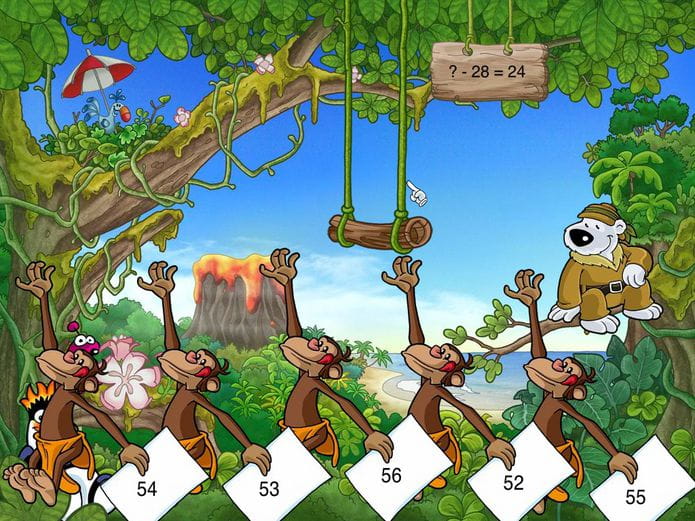Screen dimensions: 695x521
Task: Pick the answer card with 56
Action: click(391, 476)
